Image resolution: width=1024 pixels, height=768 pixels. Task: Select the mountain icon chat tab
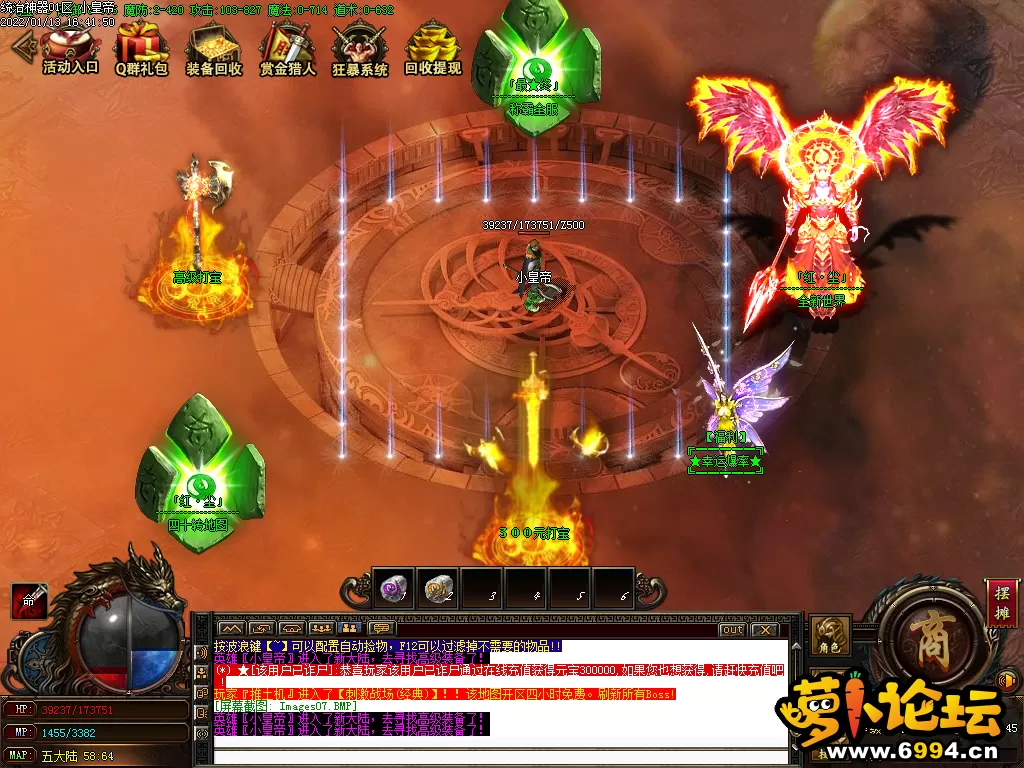tap(232, 629)
